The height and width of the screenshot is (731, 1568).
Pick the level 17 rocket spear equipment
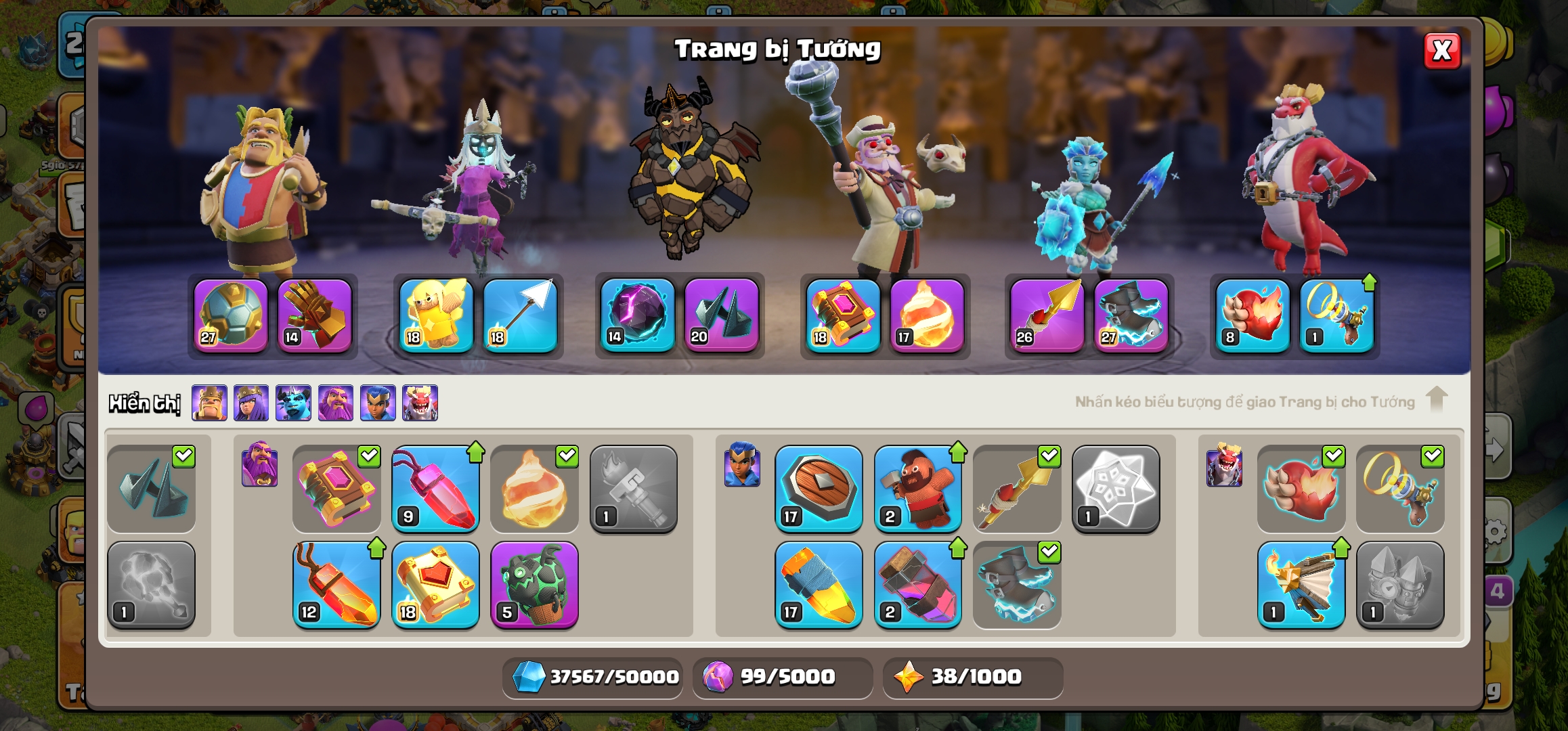(x=819, y=585)
